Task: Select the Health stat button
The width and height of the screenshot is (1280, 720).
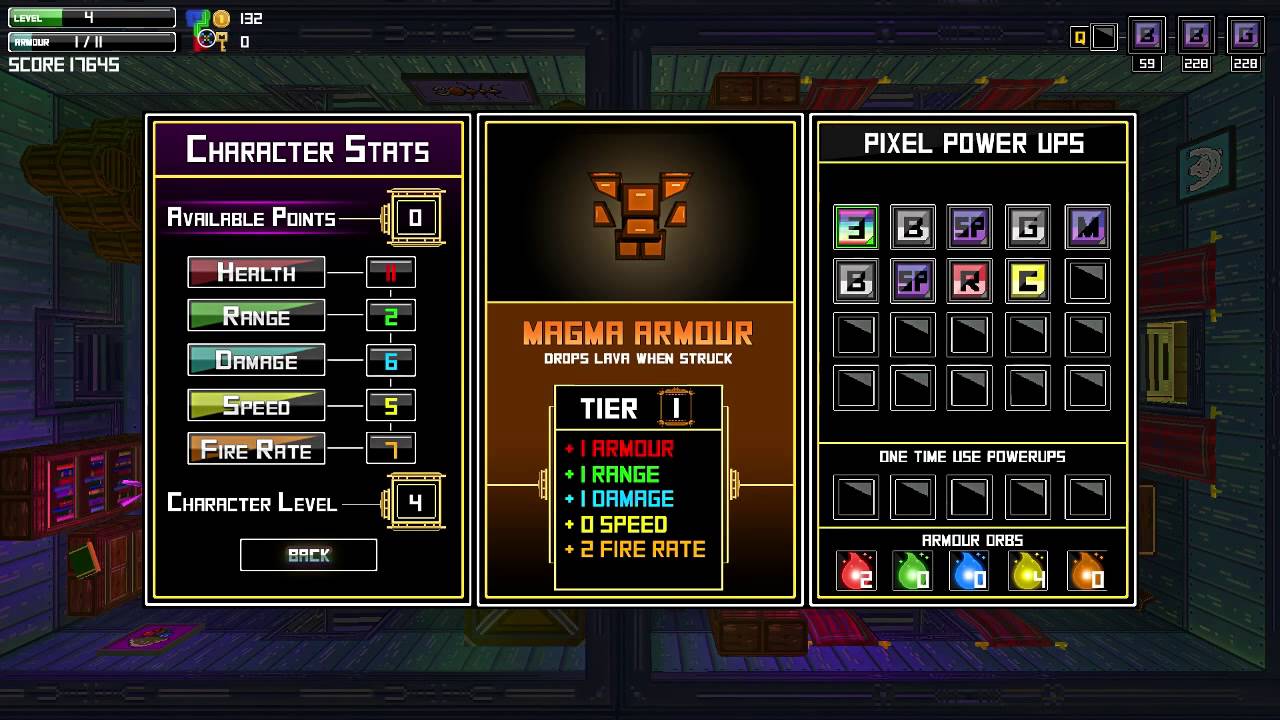Action: pos(256,272)
